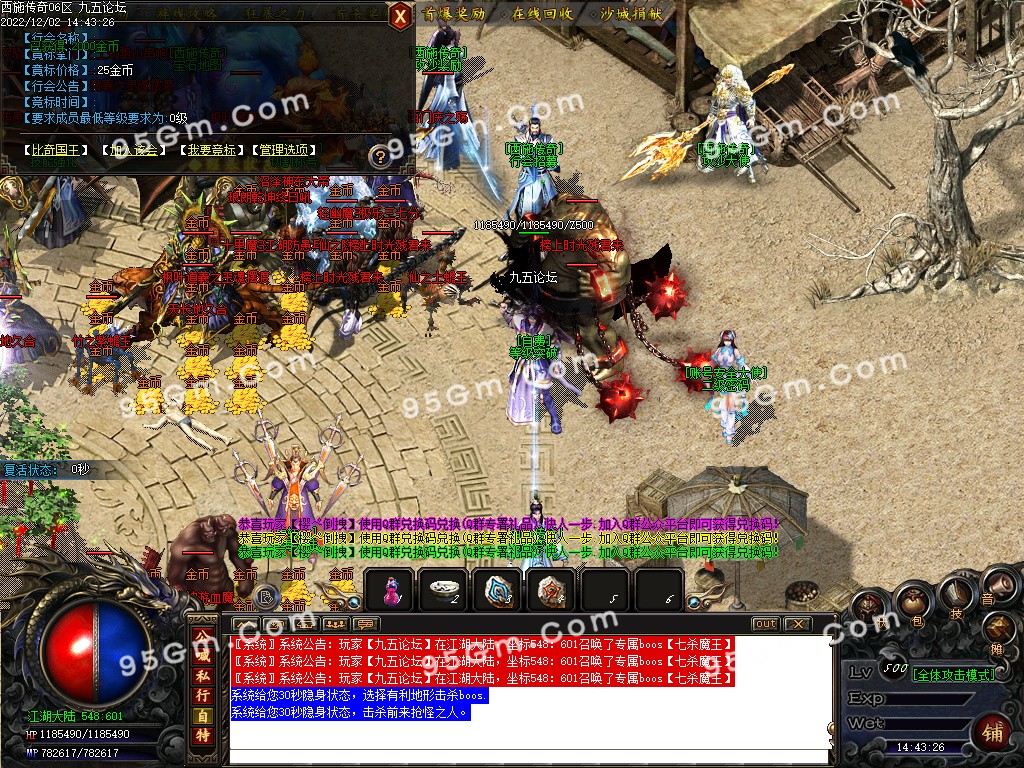Screen dimensions: 1024x768
Task: Open the 沙城捐献 top menu
Action: coord(631,14)
